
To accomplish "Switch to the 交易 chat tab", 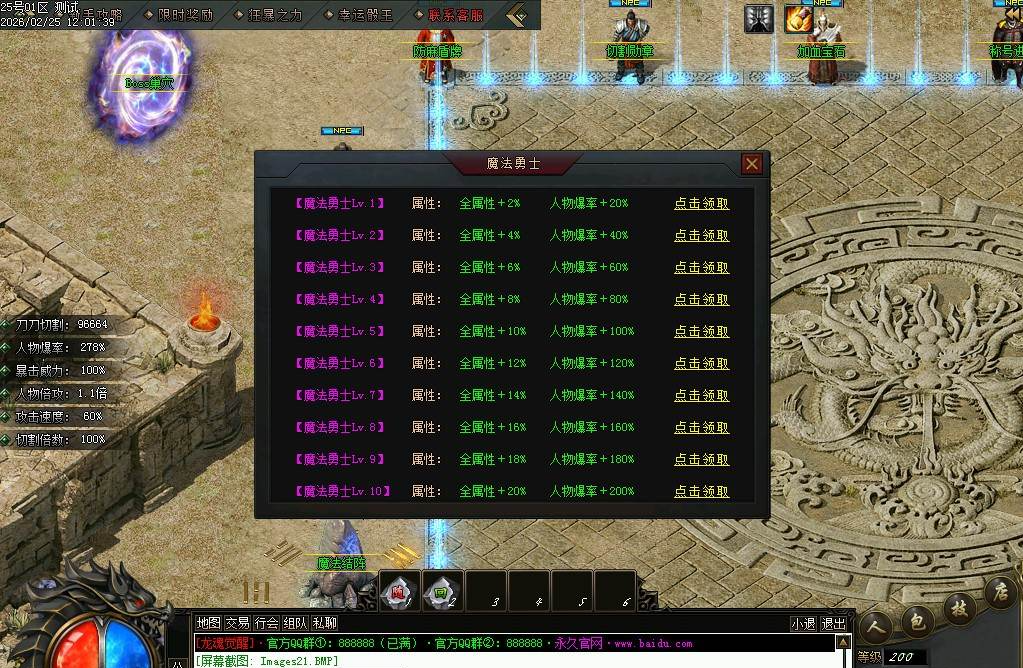I will [x=237, y=623].
